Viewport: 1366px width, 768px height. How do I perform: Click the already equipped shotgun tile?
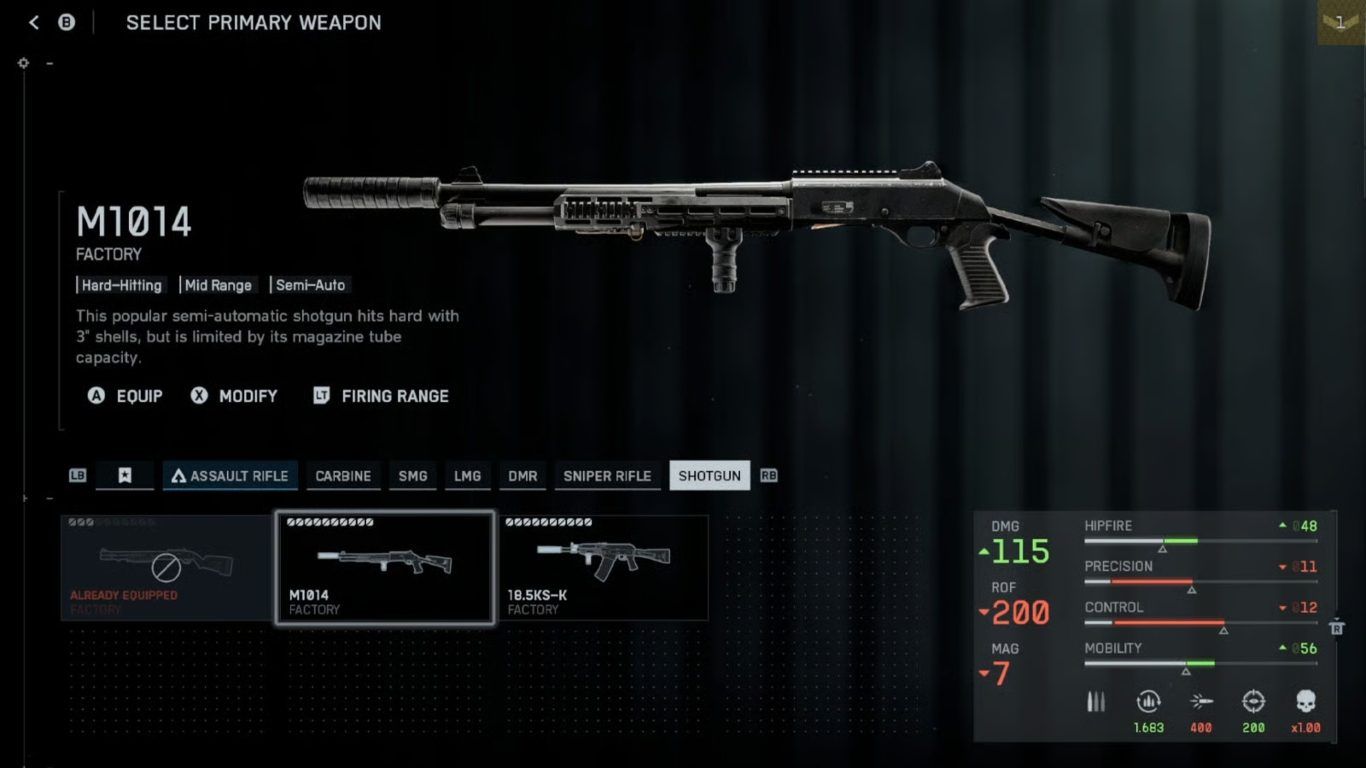(166, 568)
